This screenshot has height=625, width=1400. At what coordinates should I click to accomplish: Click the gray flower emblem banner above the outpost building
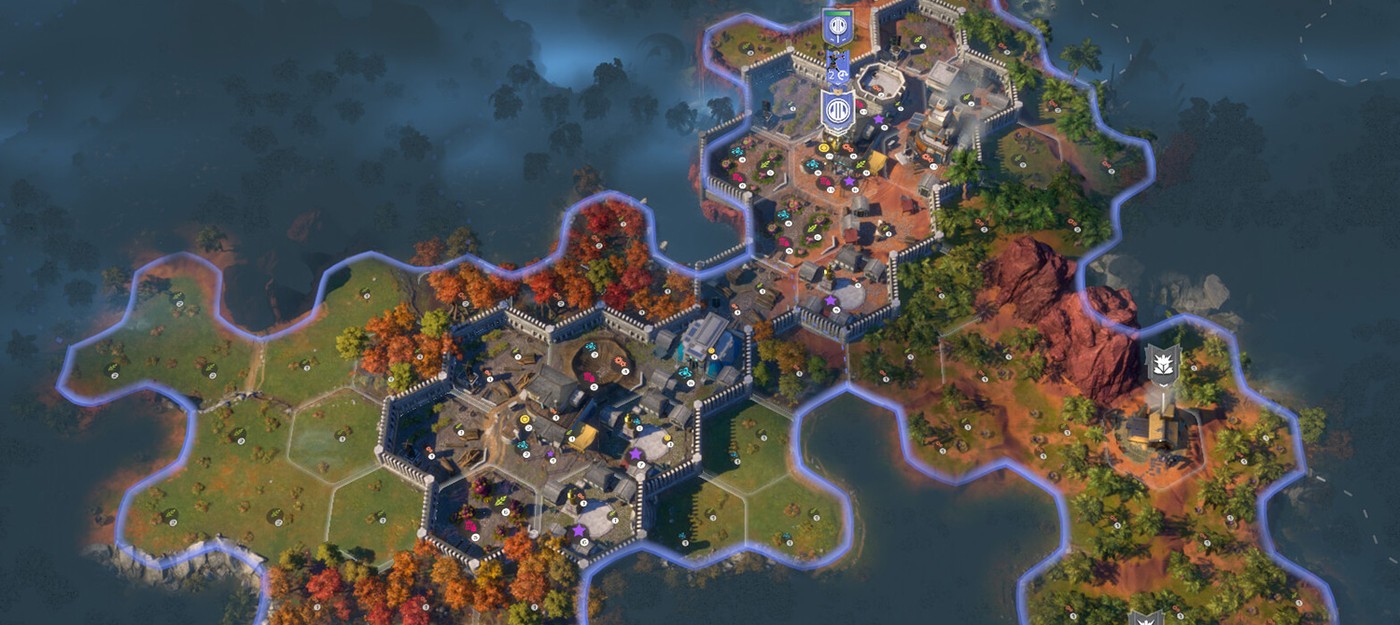click(x=1161, y=365)
